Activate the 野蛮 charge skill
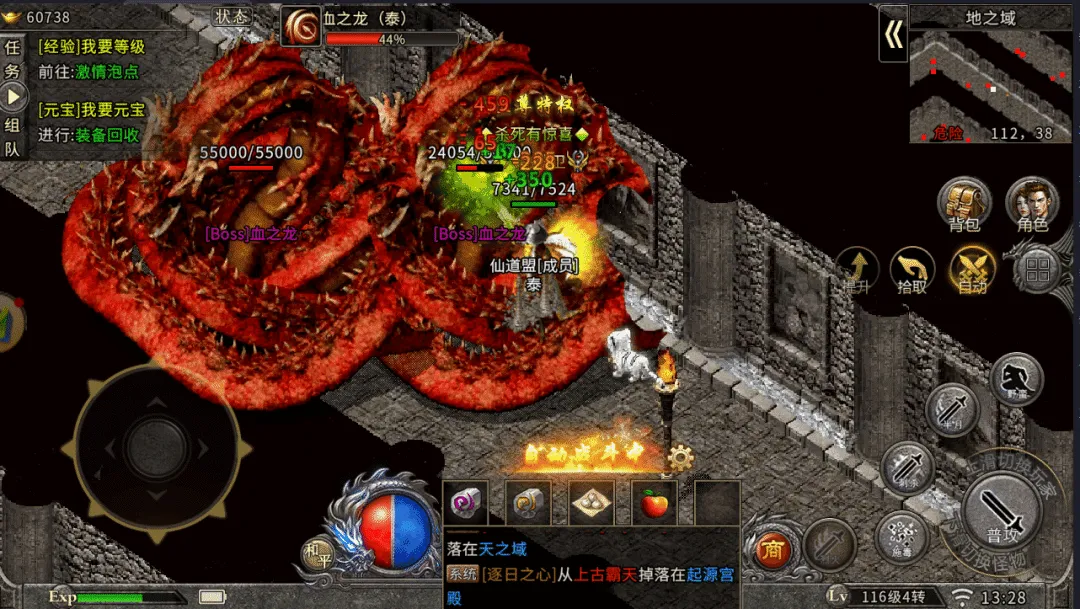 pyautogui.click(x=1016, y=379)
